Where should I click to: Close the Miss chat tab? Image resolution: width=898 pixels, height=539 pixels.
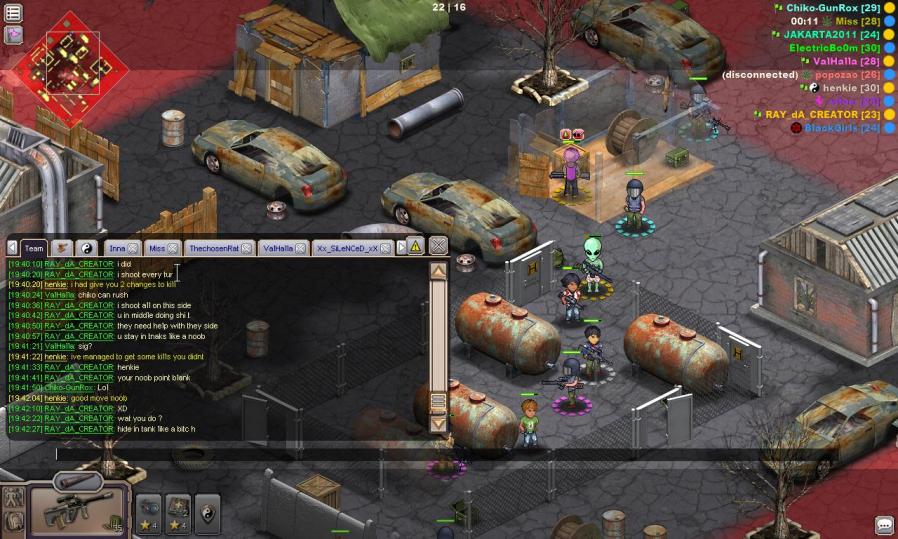173,248
